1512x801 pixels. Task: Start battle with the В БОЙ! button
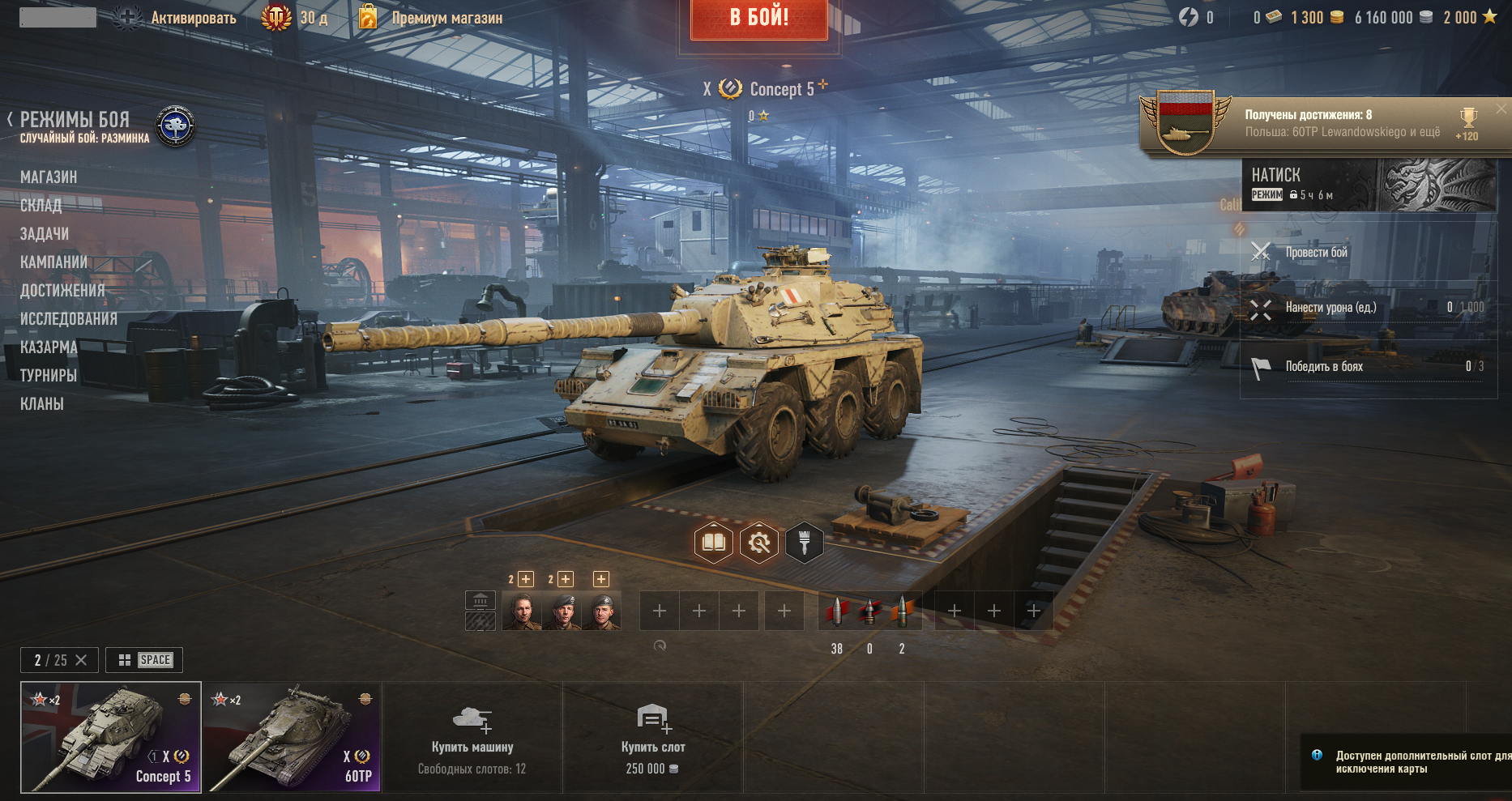tap(758, 18)
